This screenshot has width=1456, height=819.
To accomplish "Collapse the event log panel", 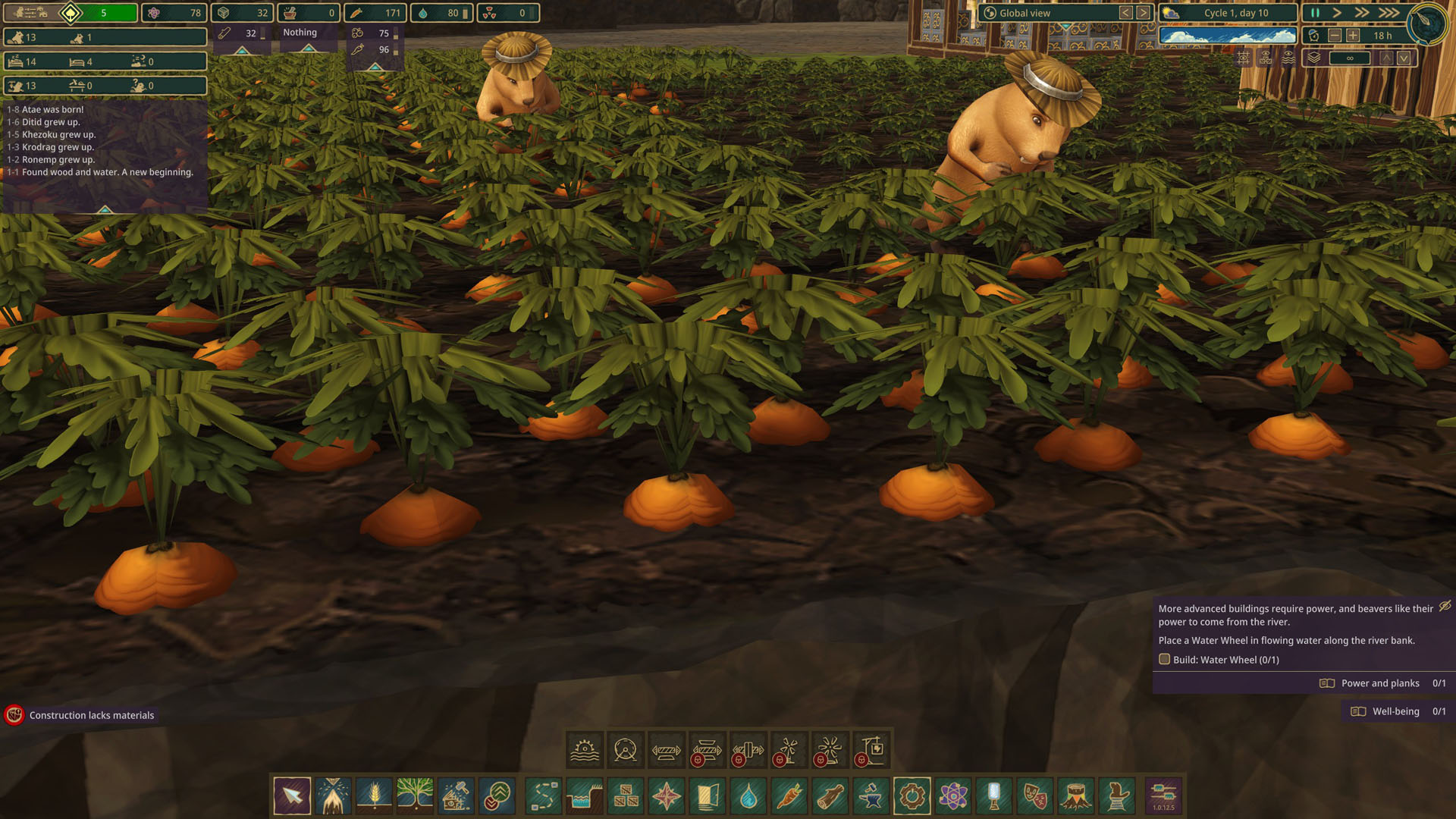I will [x=105, y=209].
